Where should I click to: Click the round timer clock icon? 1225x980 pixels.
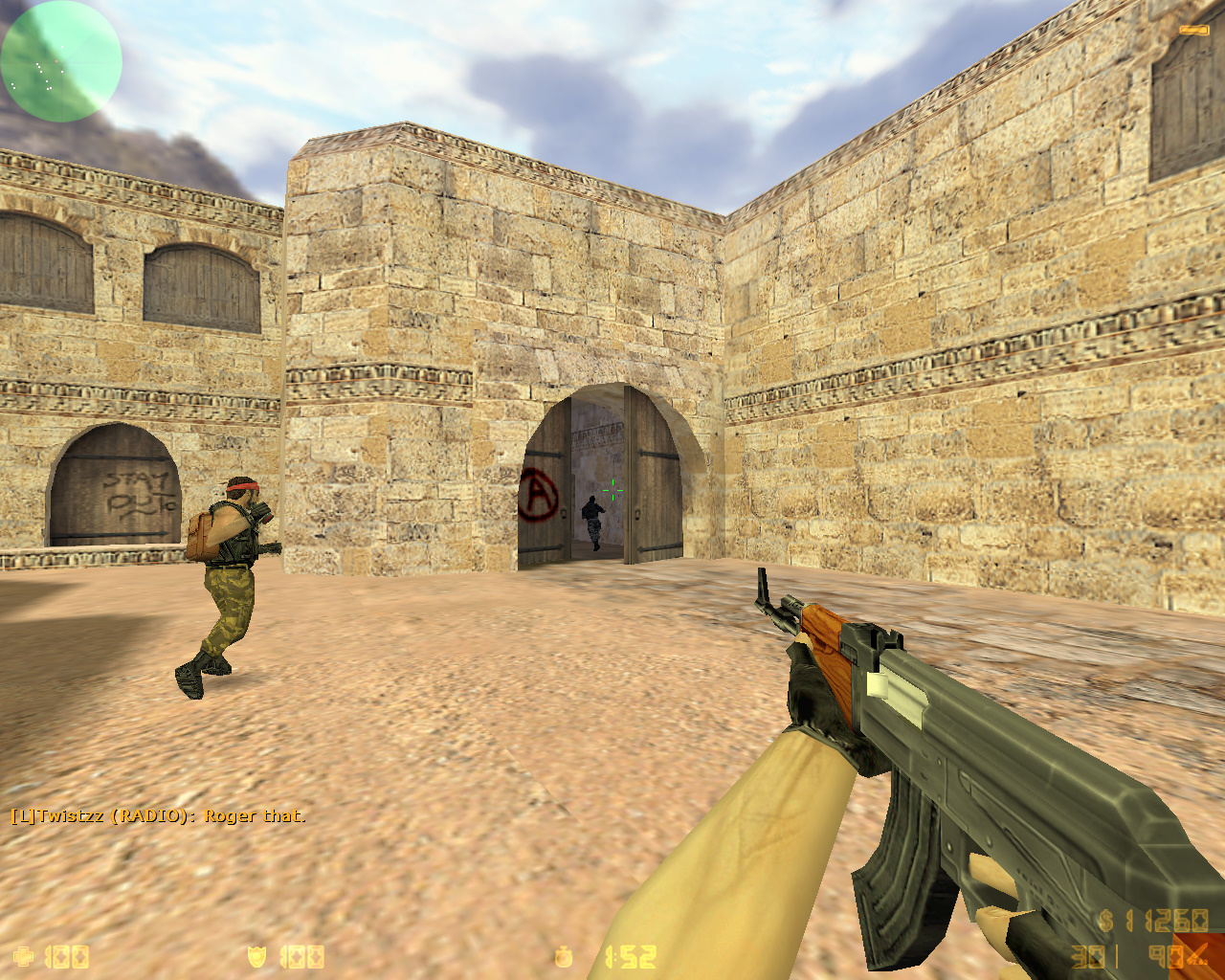click(x=563, y=956)
